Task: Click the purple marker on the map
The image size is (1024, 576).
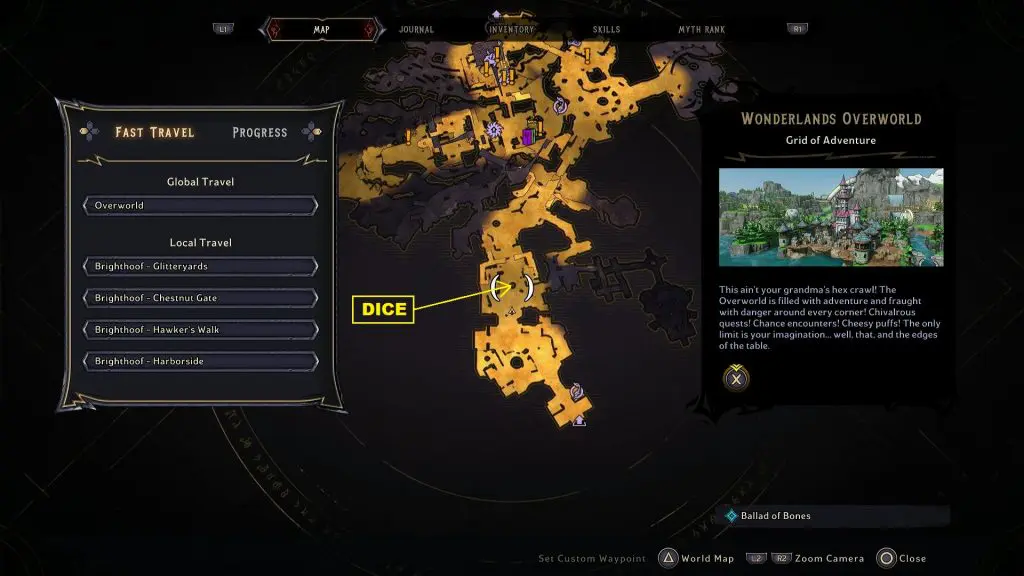Action: point(528,137)
